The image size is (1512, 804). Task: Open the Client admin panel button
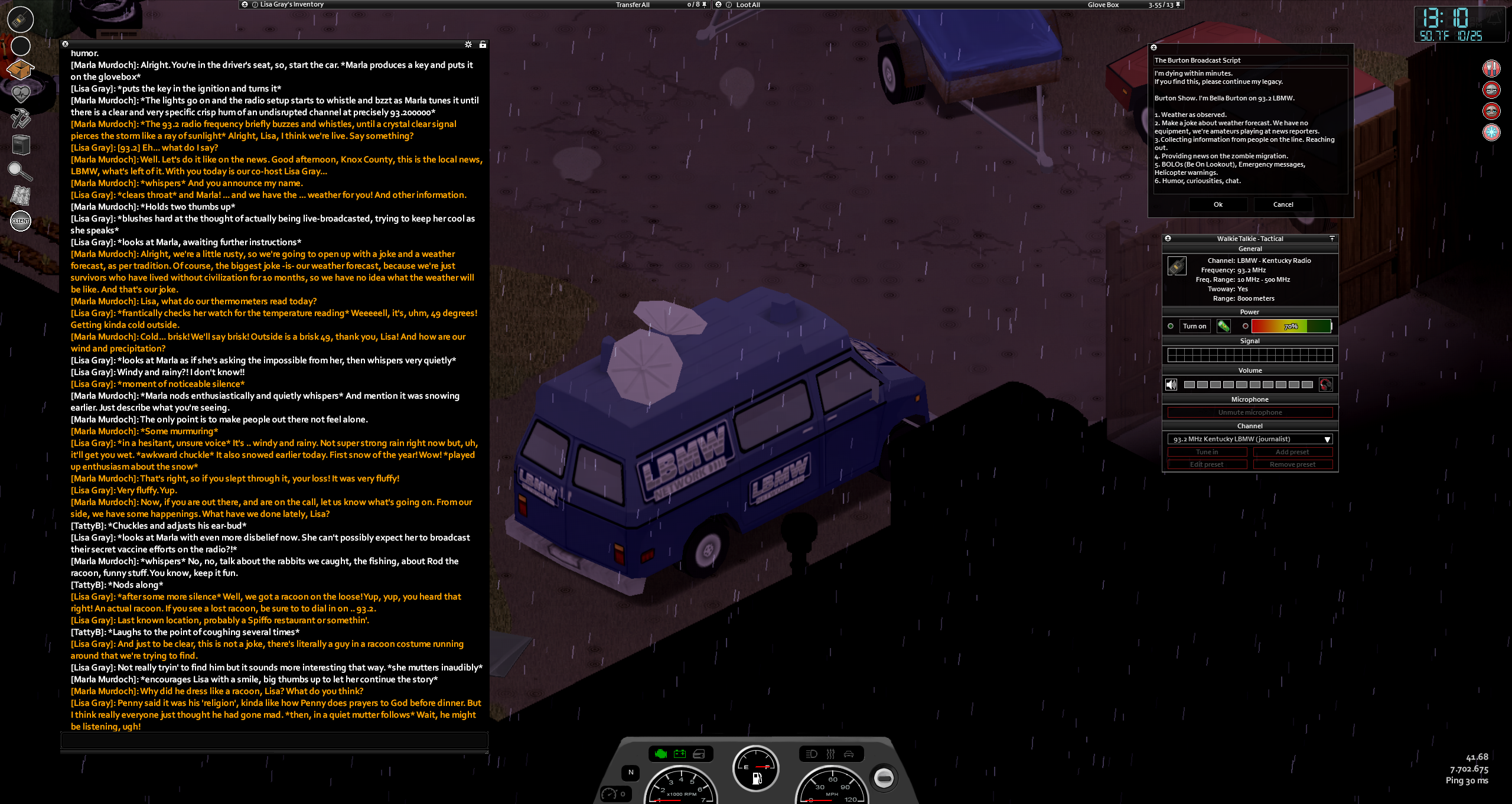click(x=21, y=221)
